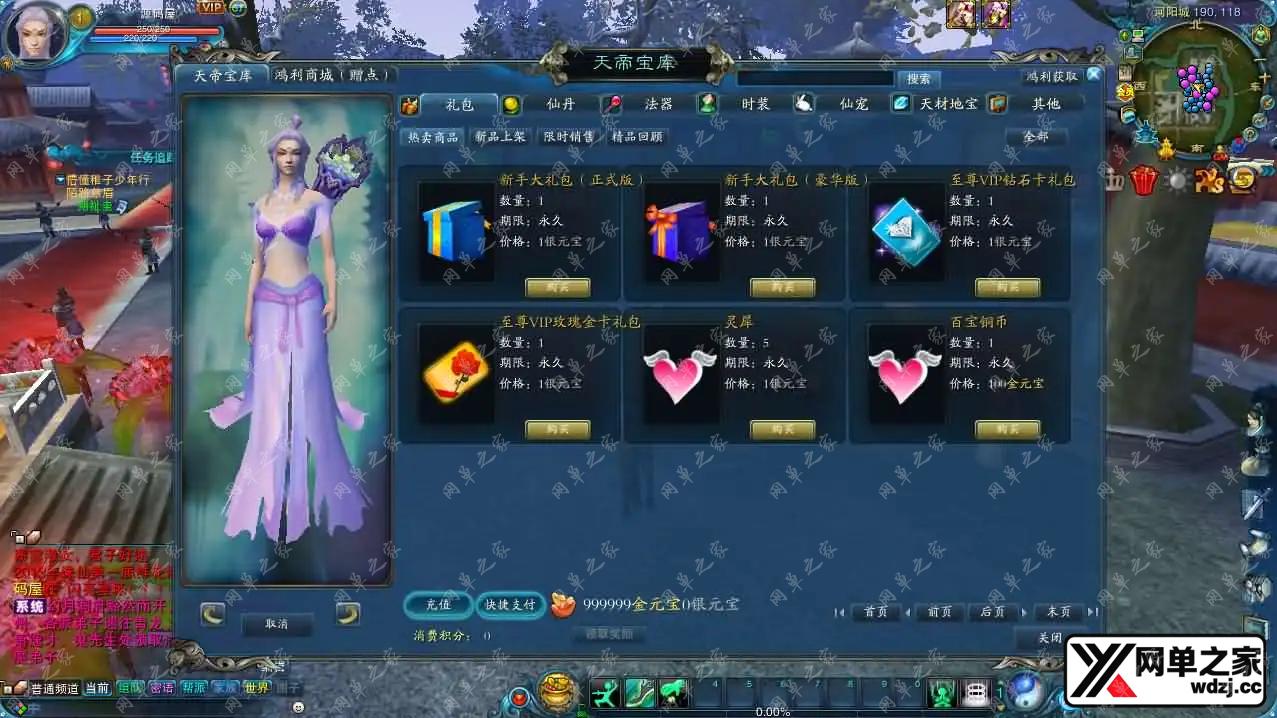Purchase the 灵犀 heart item

point(782,430)
